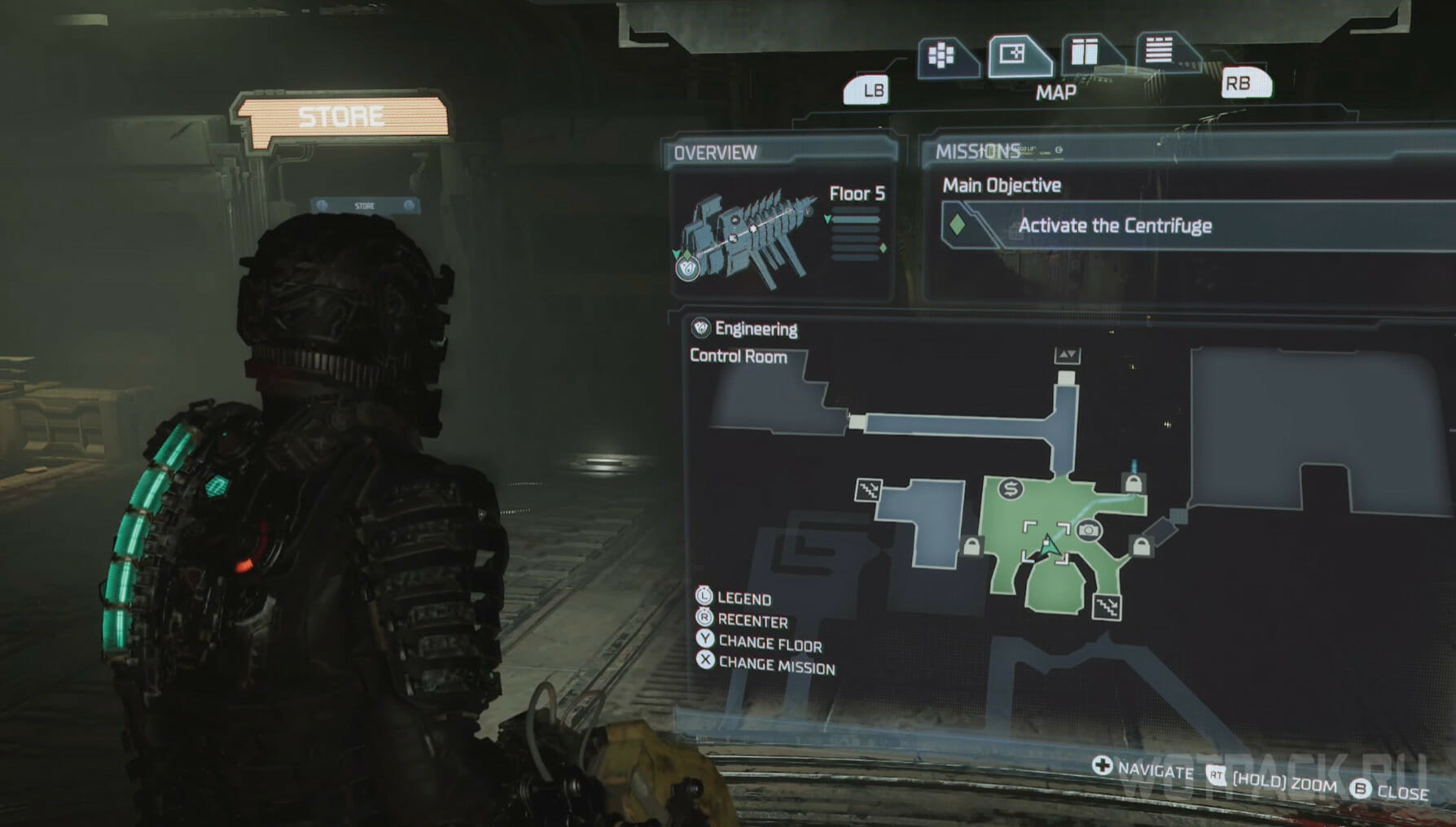Select the store dollar marker on map

click(x=1011, y=488)
